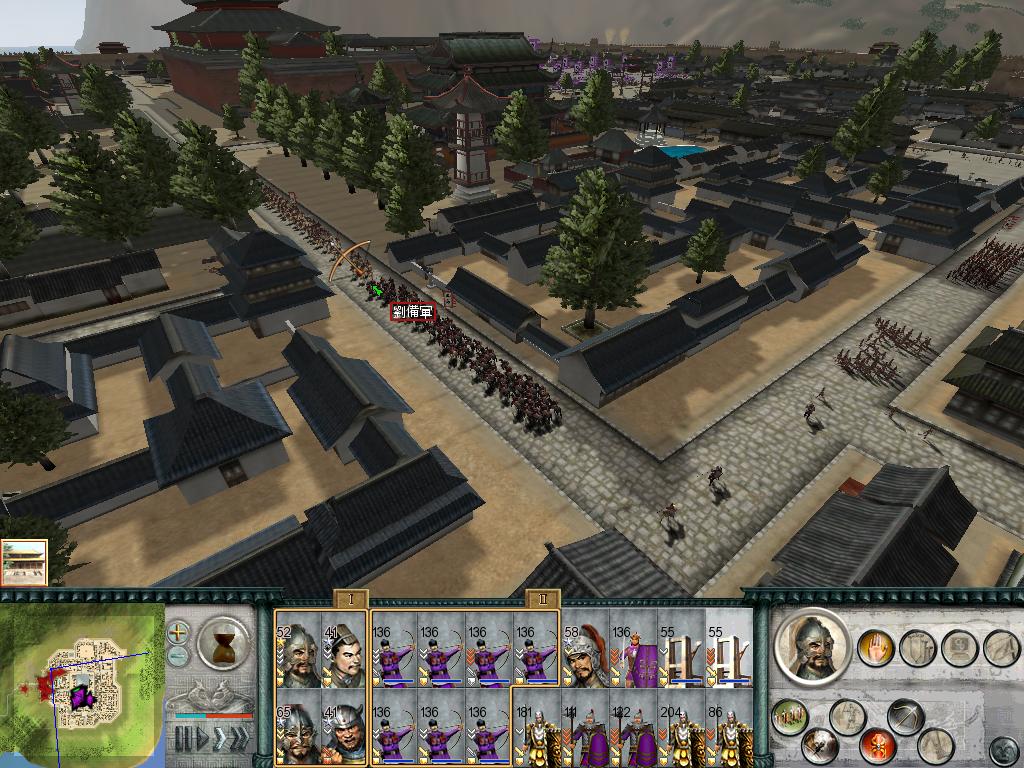Click the building thumbnail above the minimap
1024x768 pixels.
click(x=23, y=562)
